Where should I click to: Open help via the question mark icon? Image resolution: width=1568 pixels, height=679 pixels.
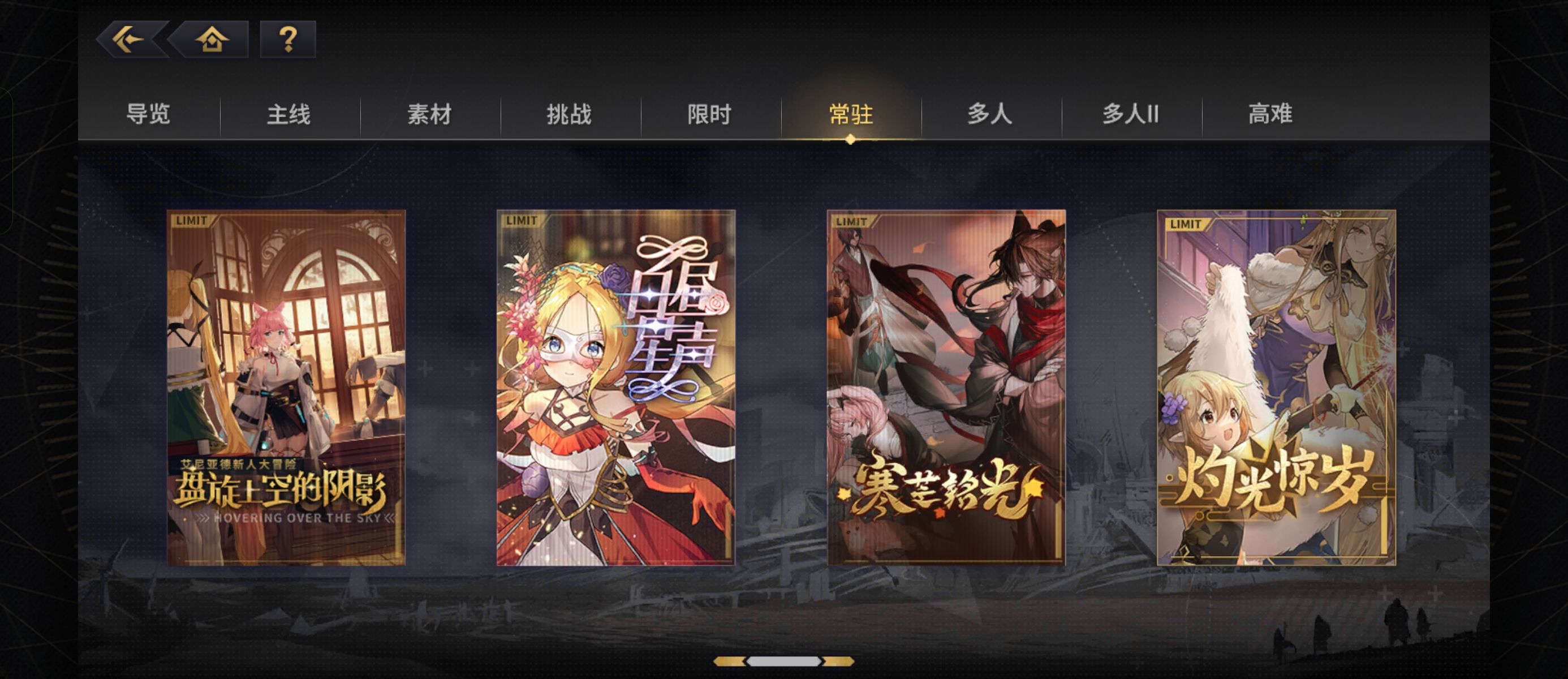[x=288, y=39]
